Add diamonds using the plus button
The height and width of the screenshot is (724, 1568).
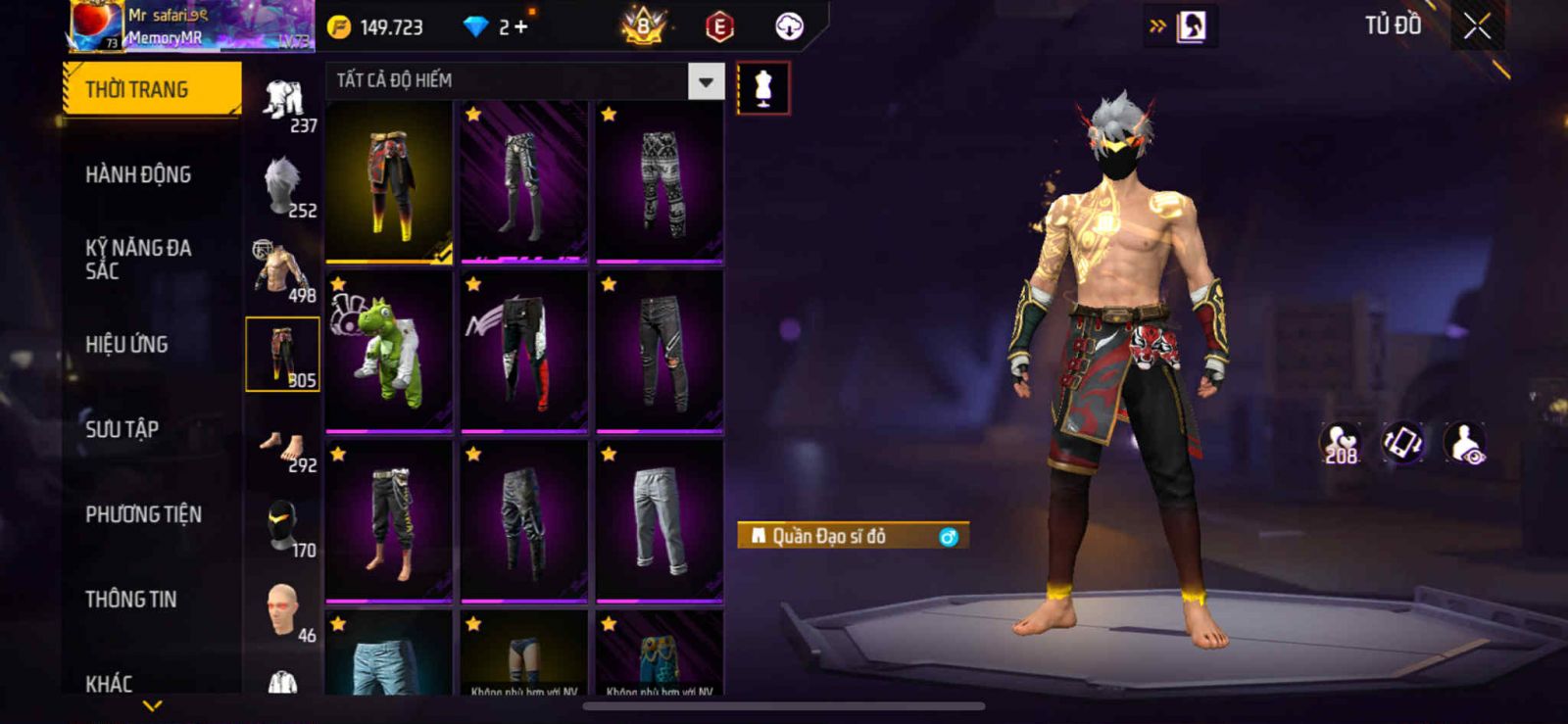(520, 26)
